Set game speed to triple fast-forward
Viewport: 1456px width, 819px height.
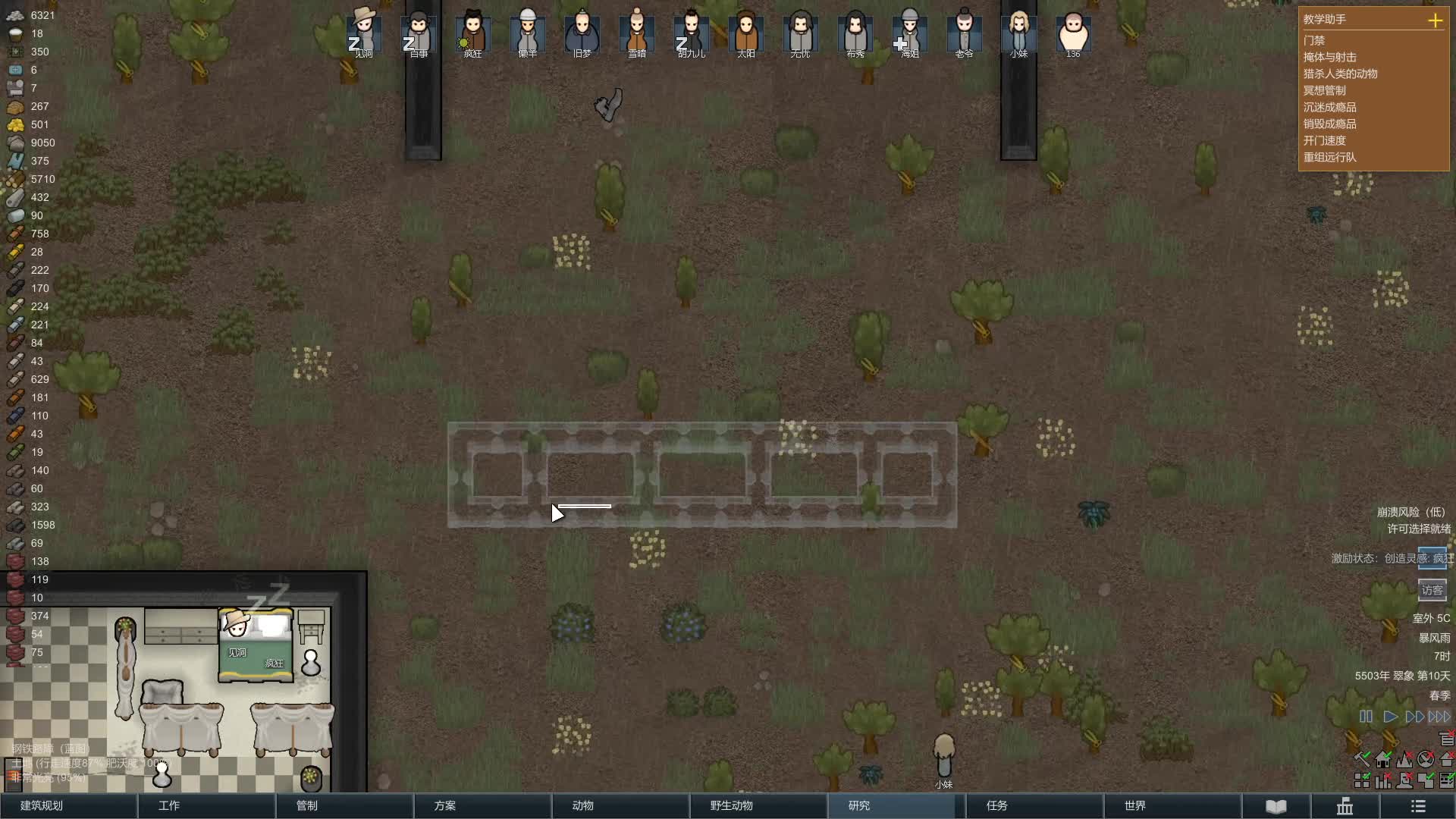[x=1439, y=717]
